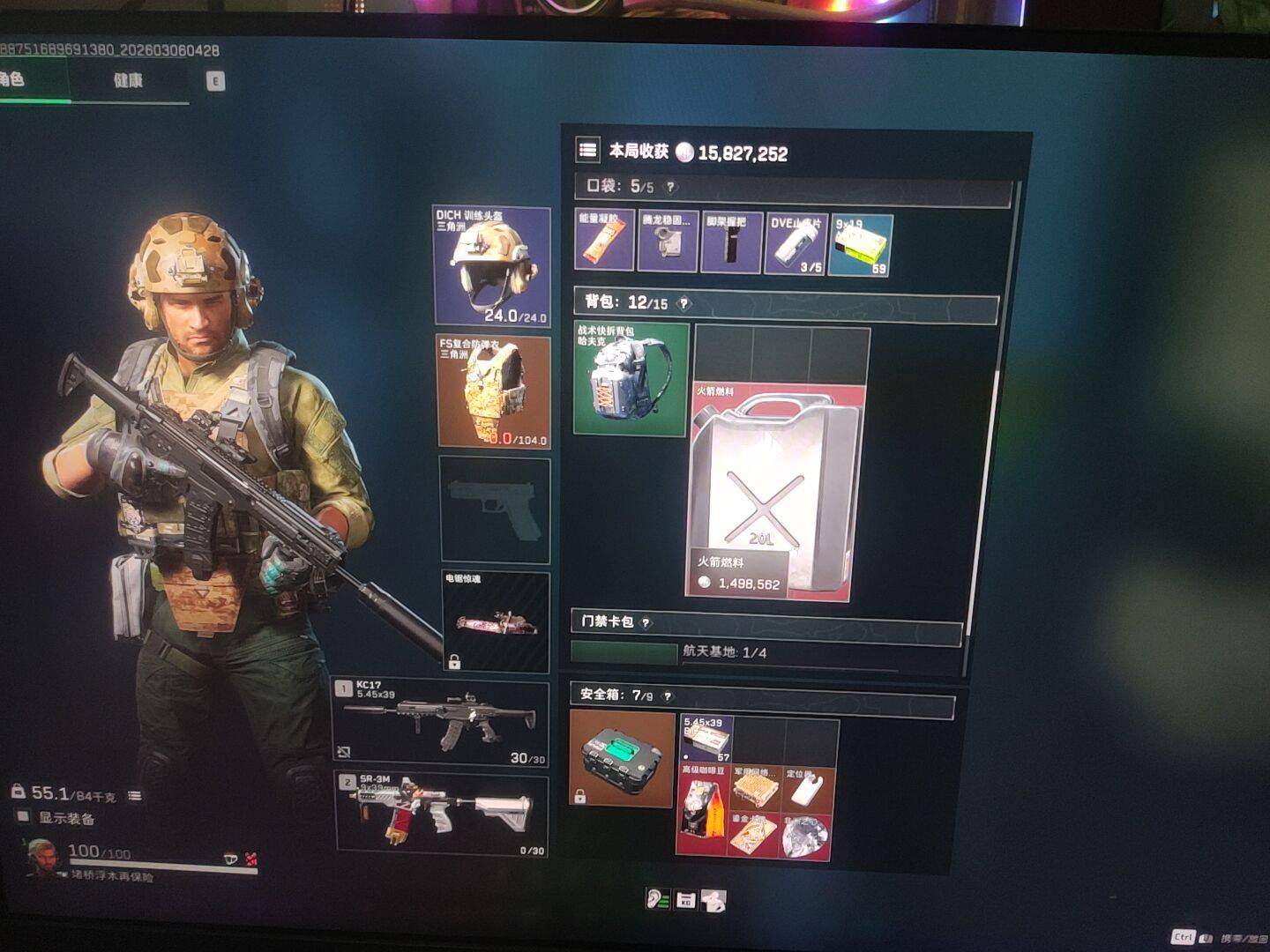The width and height of the screenshot is (1270, 952).
Task: Open the weight details list icon
Action: pos(134,795)
